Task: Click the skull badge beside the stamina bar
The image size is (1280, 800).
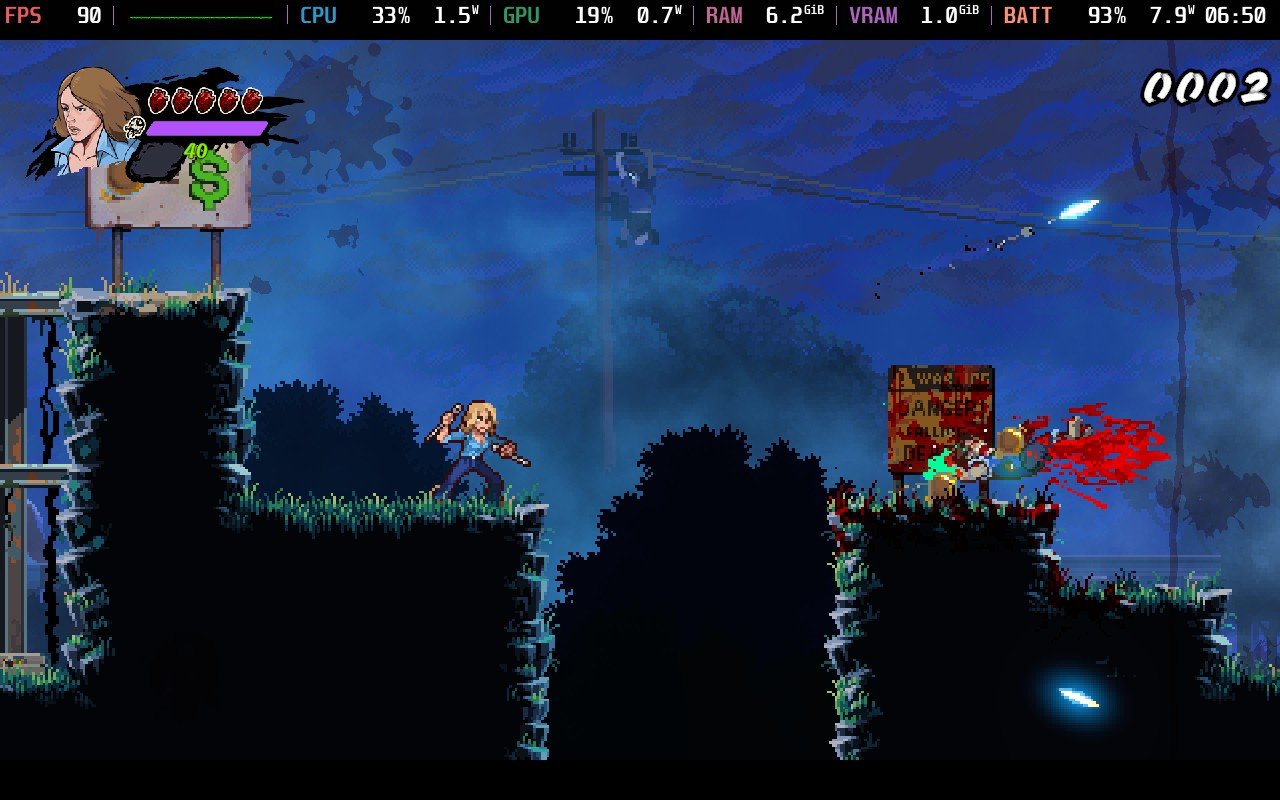Action: (134, 128)
